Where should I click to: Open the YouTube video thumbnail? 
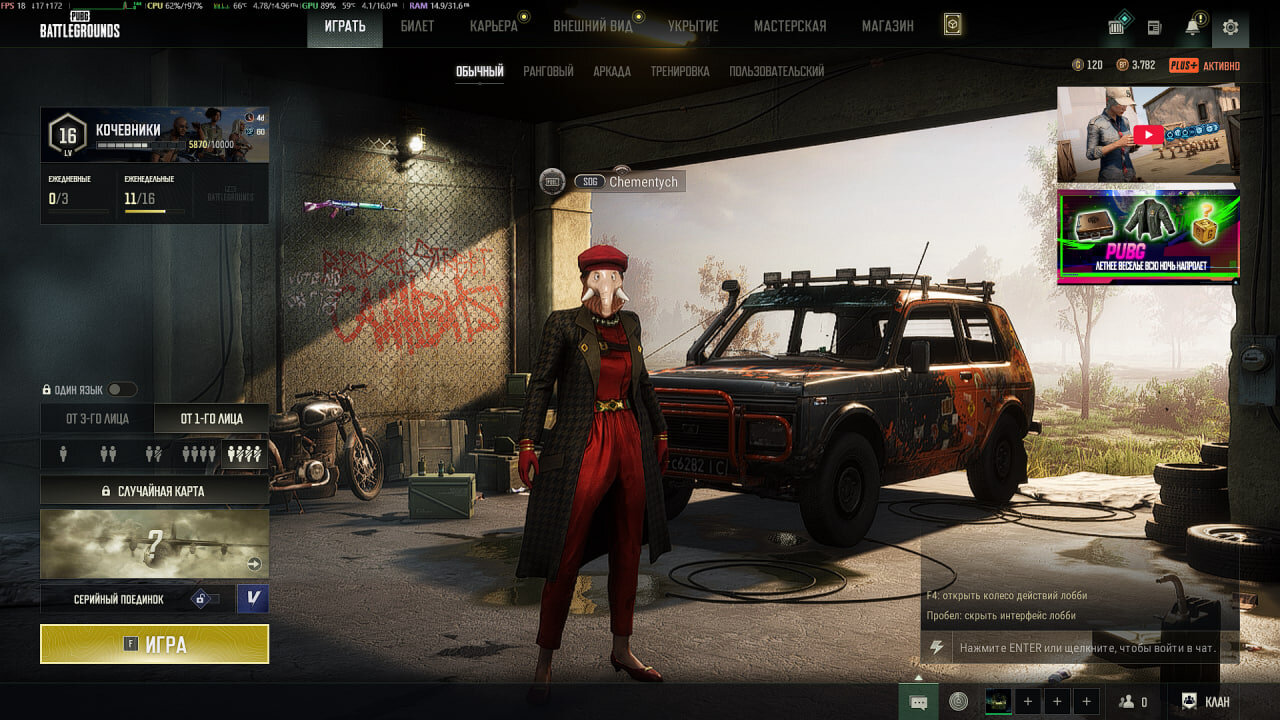tap(1148, 134)
